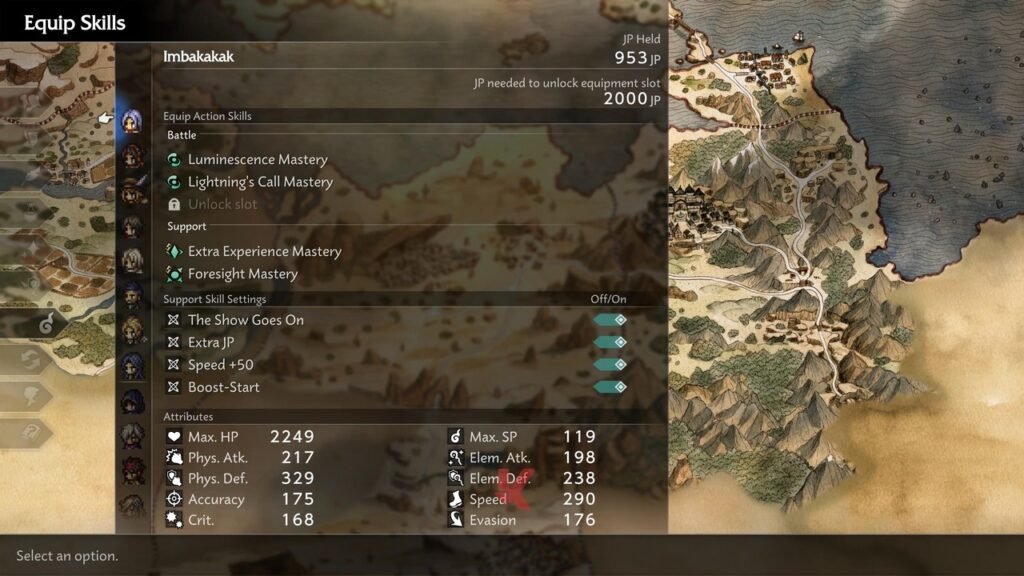Select the highlighted white-haired character portrait
The width and height of the screenshot is (1024, 576).
point(131,121)
